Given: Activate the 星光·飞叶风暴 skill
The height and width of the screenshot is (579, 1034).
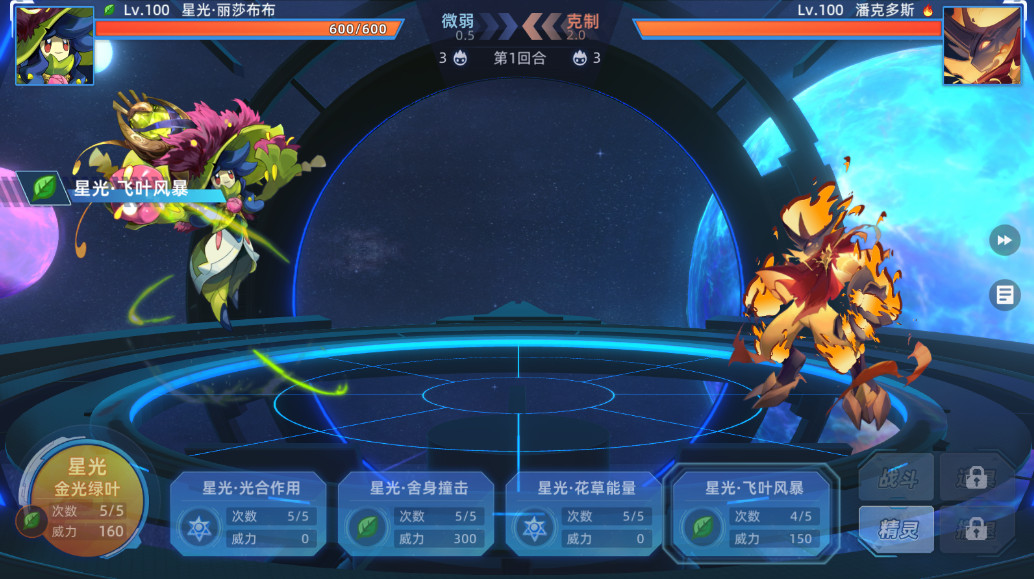Looking at the screenshot, I should (754, 513).
